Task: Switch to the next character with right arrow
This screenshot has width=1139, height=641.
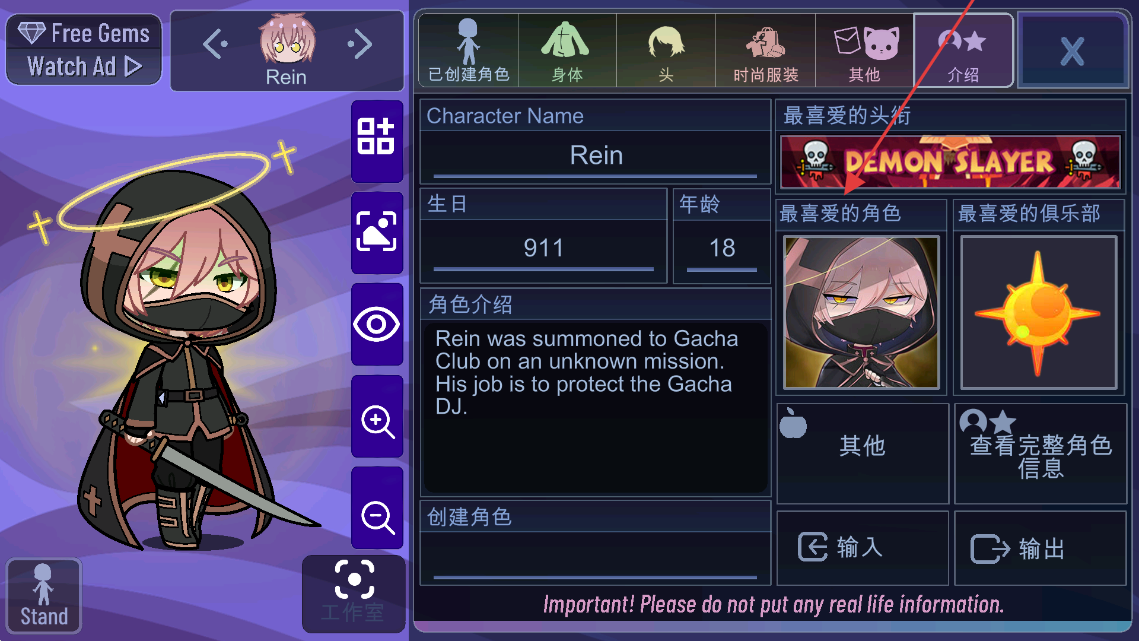Action: [x=360, y=43]
